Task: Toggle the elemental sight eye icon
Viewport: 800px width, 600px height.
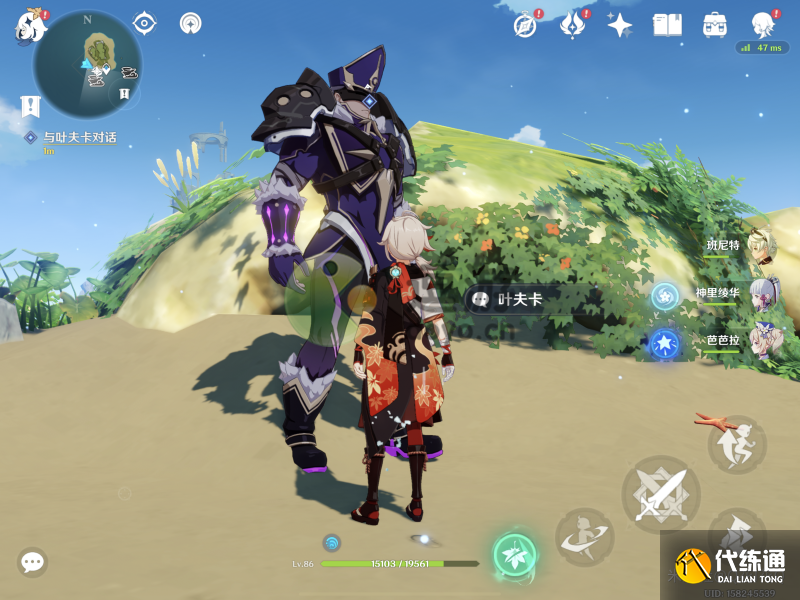Action: tap(144, 23)
